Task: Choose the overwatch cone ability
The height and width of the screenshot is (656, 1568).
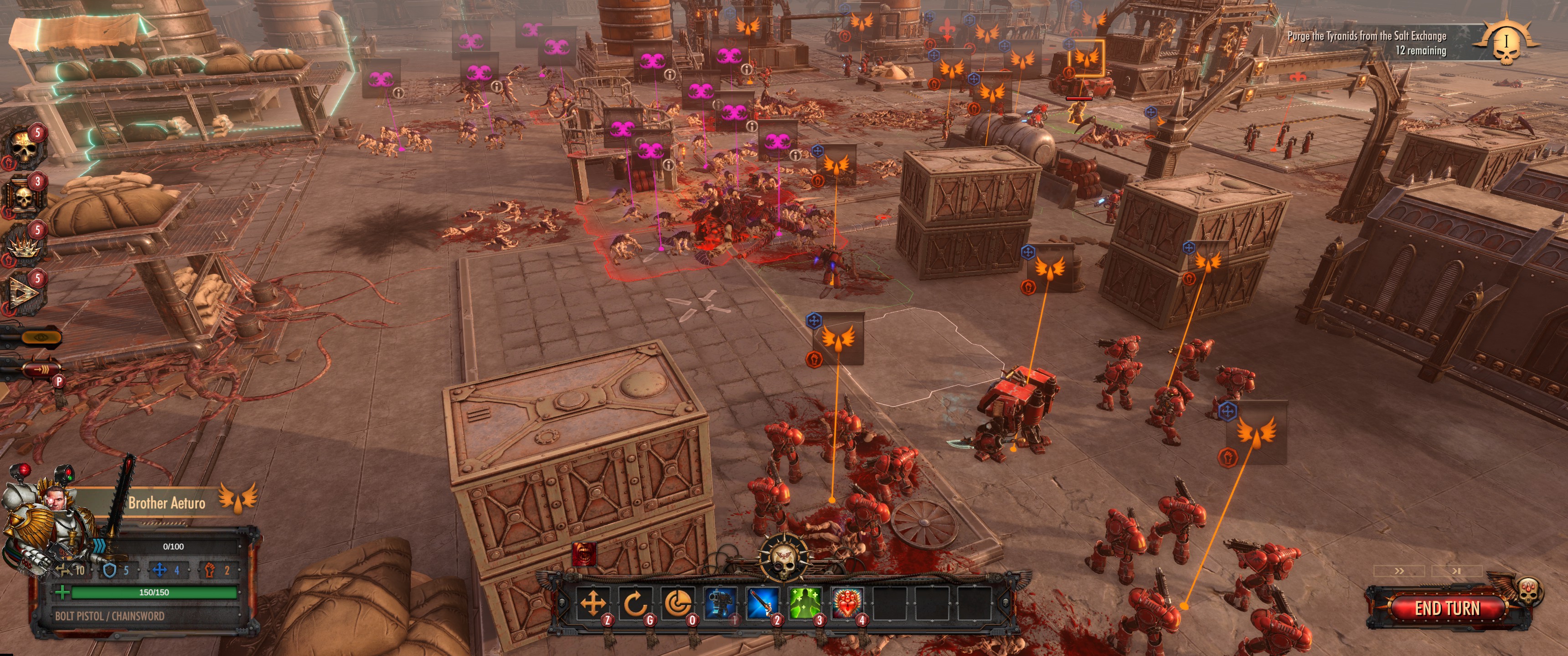Action: 677,603
